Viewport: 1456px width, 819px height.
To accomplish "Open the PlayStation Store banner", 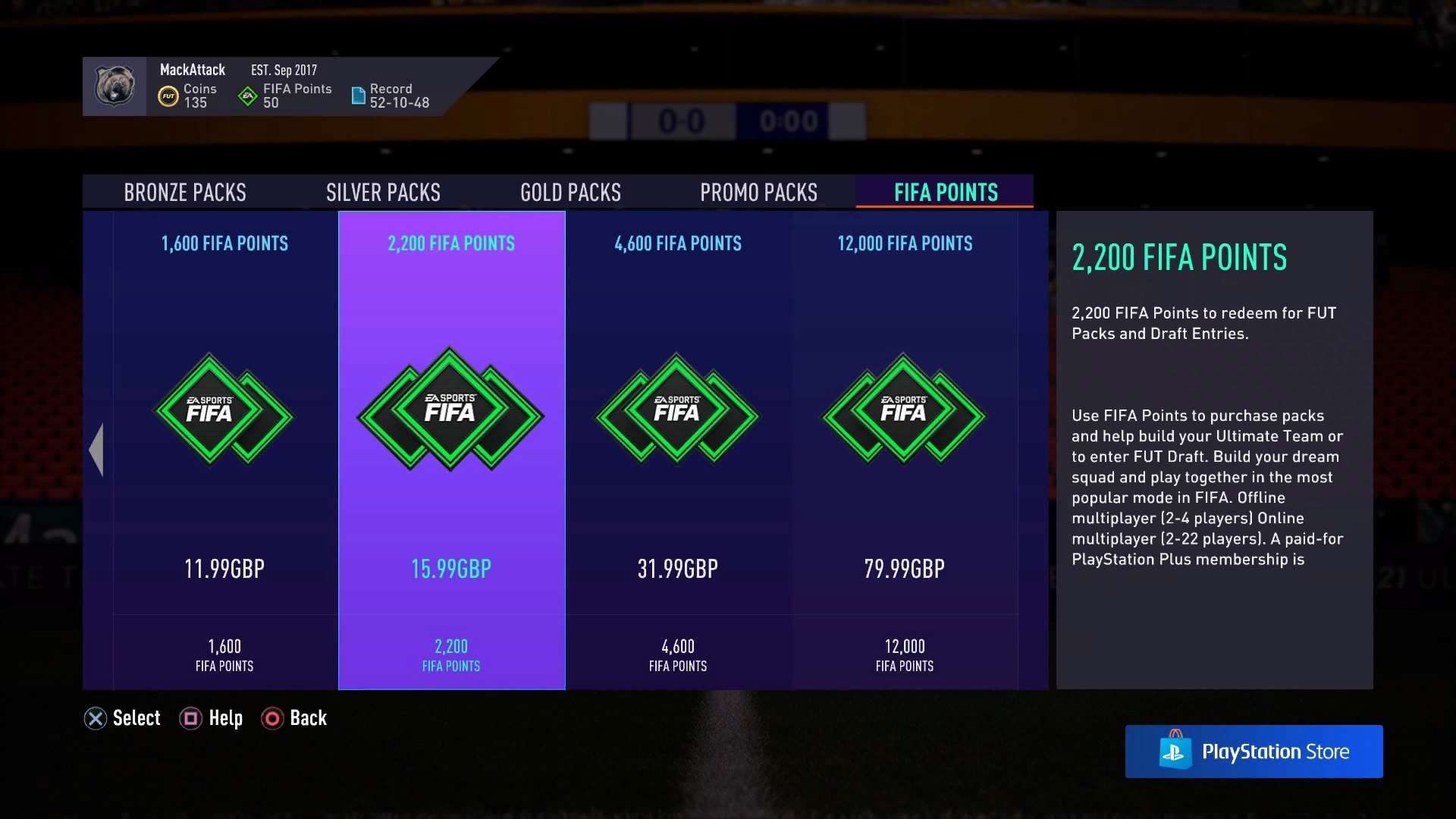I will point(1254,752).
